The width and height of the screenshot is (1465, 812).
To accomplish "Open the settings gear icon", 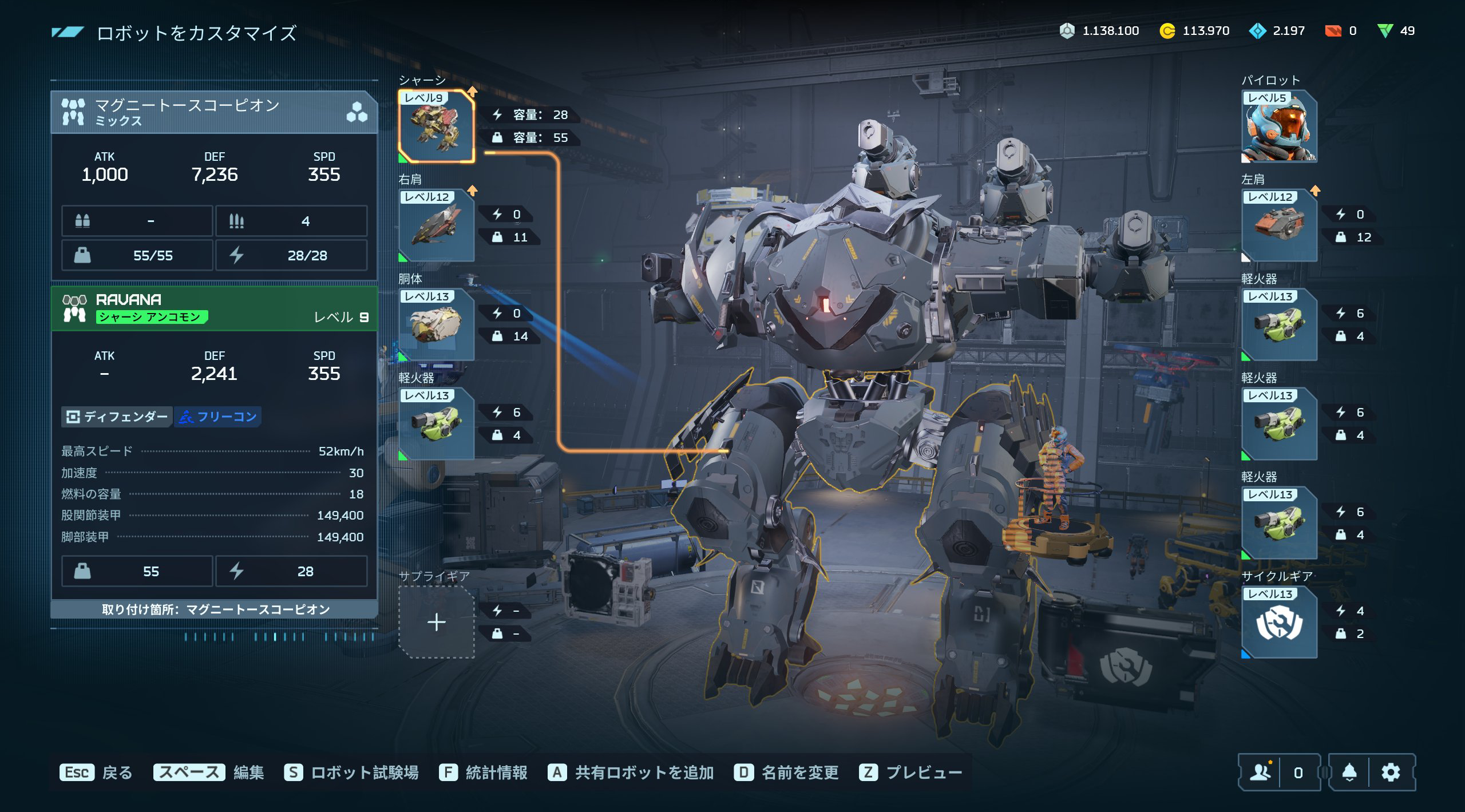I will pos(1391,773).
